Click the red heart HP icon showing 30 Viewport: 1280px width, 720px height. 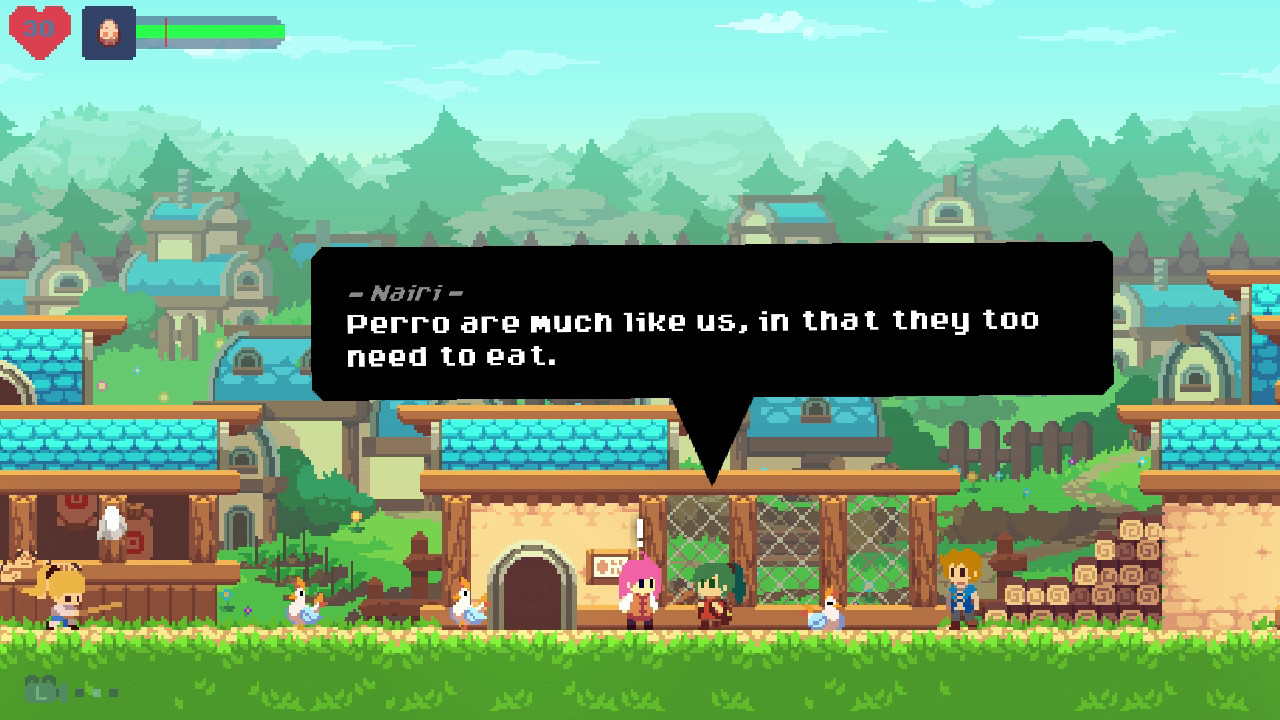click(x=38, y=32)
